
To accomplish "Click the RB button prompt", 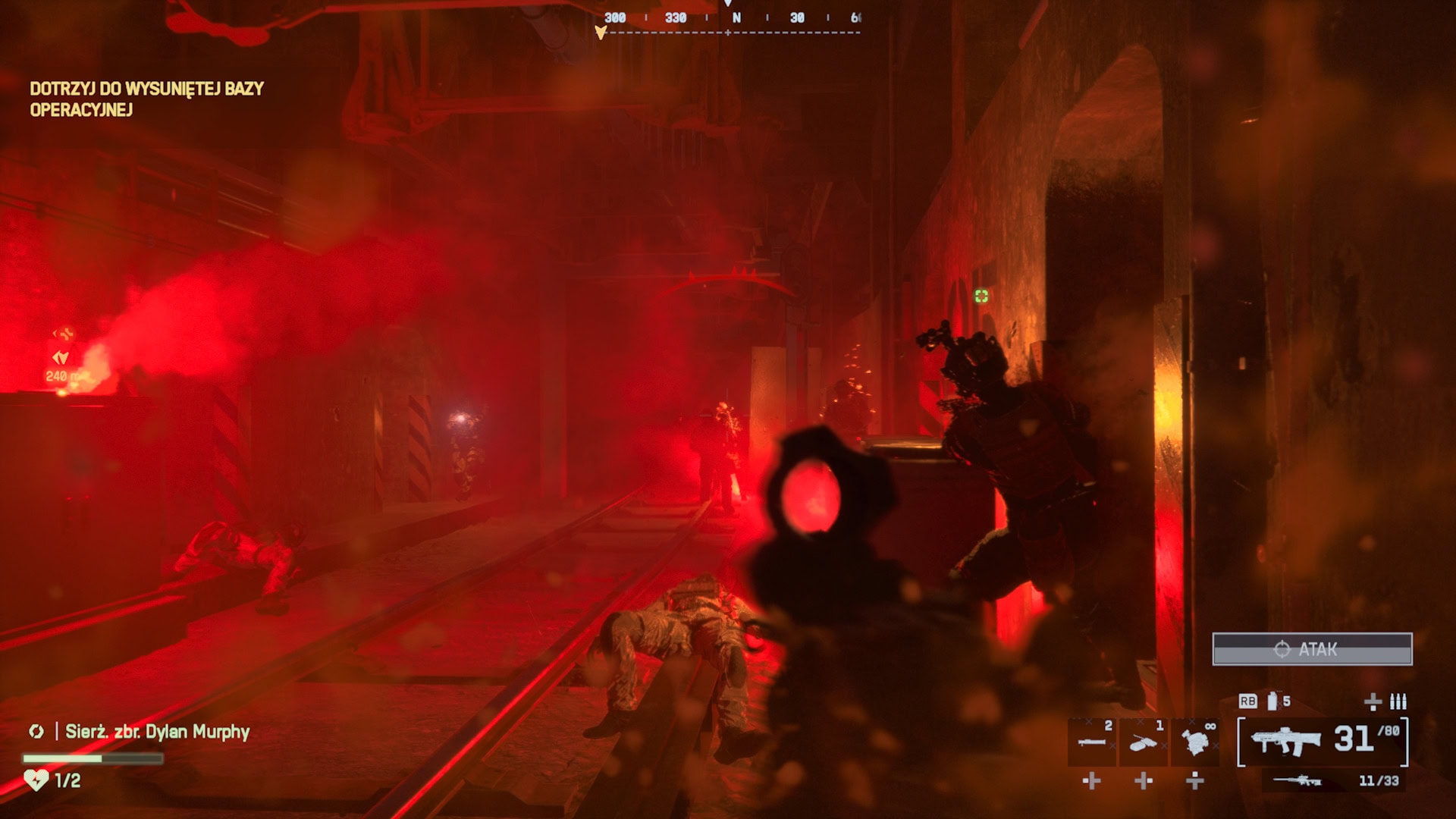I will [1247, 701].
